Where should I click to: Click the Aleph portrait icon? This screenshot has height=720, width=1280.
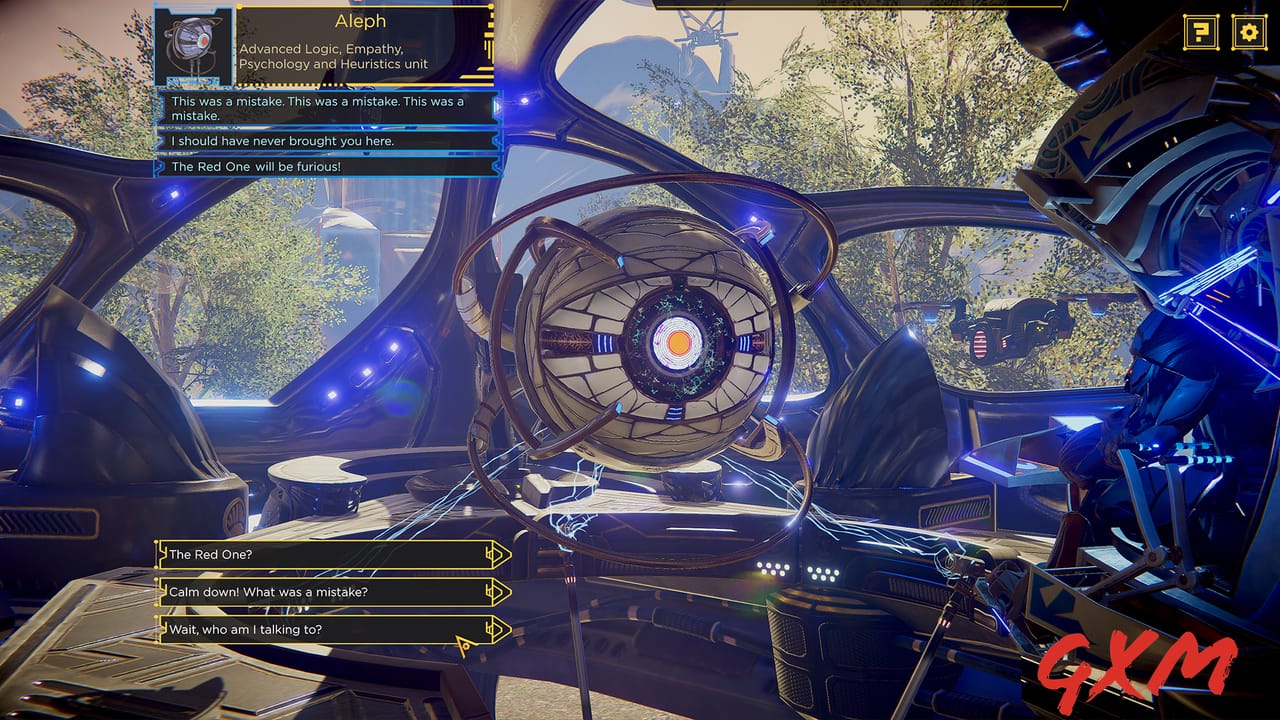pyautogui.click(x=192, y=48)
